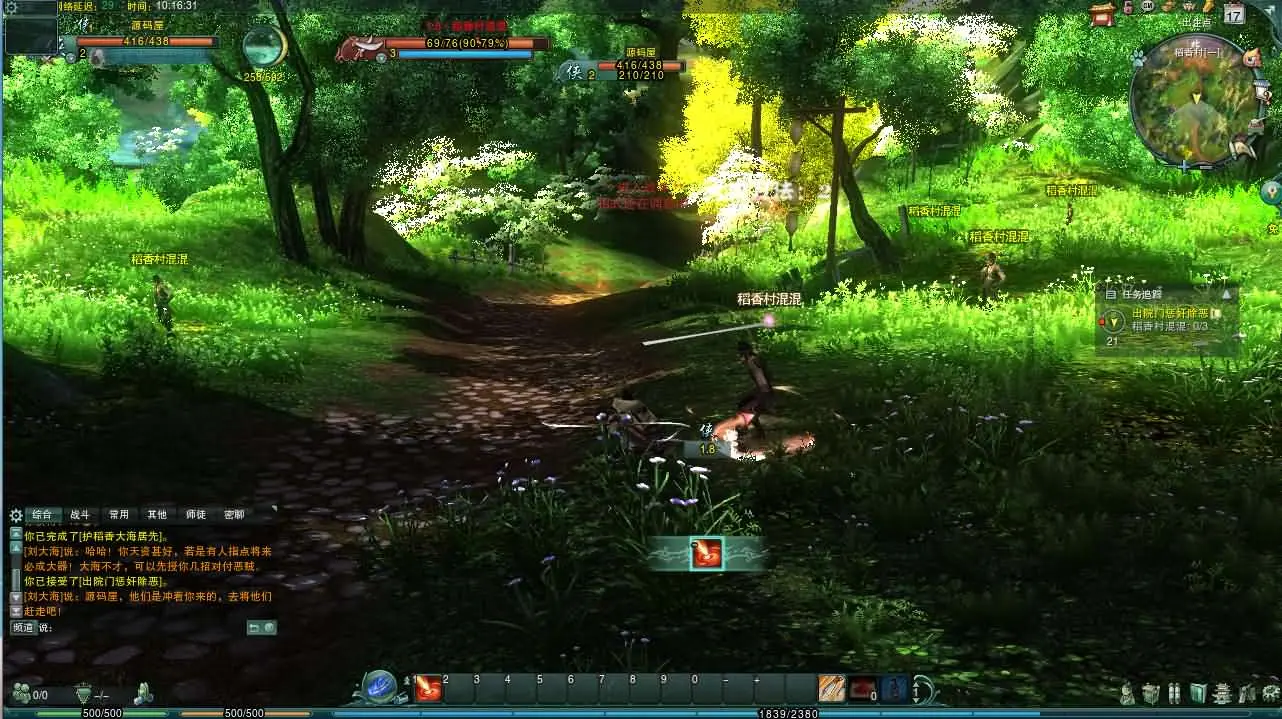Open chat settings gear icon
This screenshot has height=719, width=1282.
pyautogui.click(x=15, y=516)
